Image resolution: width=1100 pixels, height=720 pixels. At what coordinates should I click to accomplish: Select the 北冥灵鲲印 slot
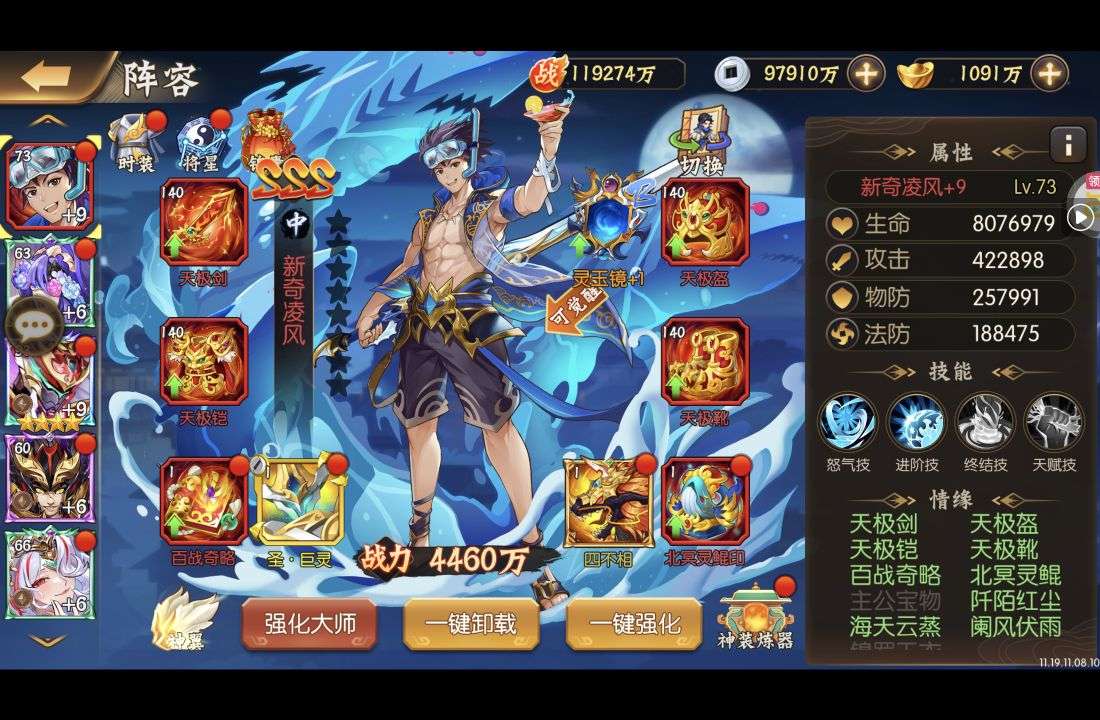coord(705,502)
